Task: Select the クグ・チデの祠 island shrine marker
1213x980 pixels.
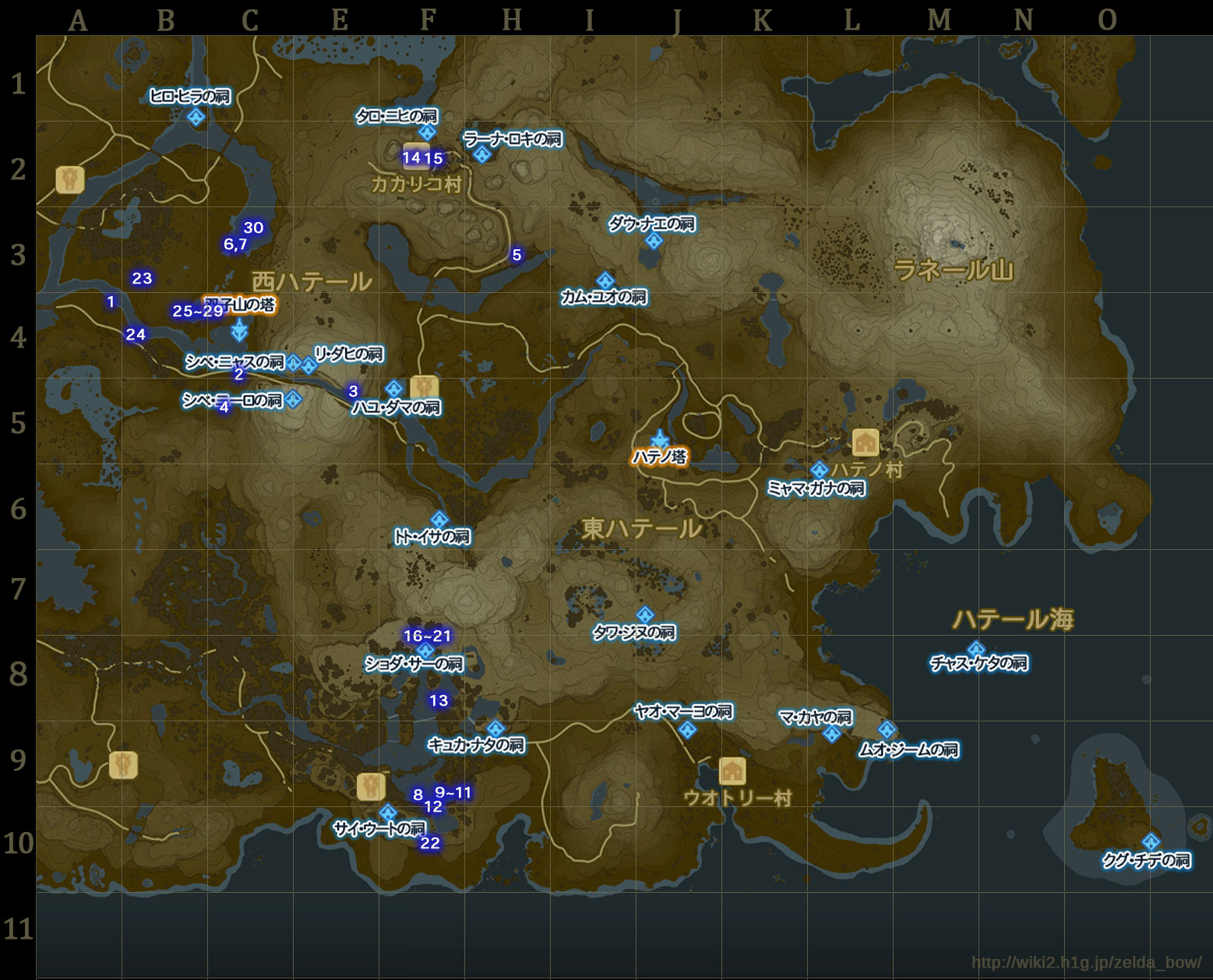Action: (1150, 842)
